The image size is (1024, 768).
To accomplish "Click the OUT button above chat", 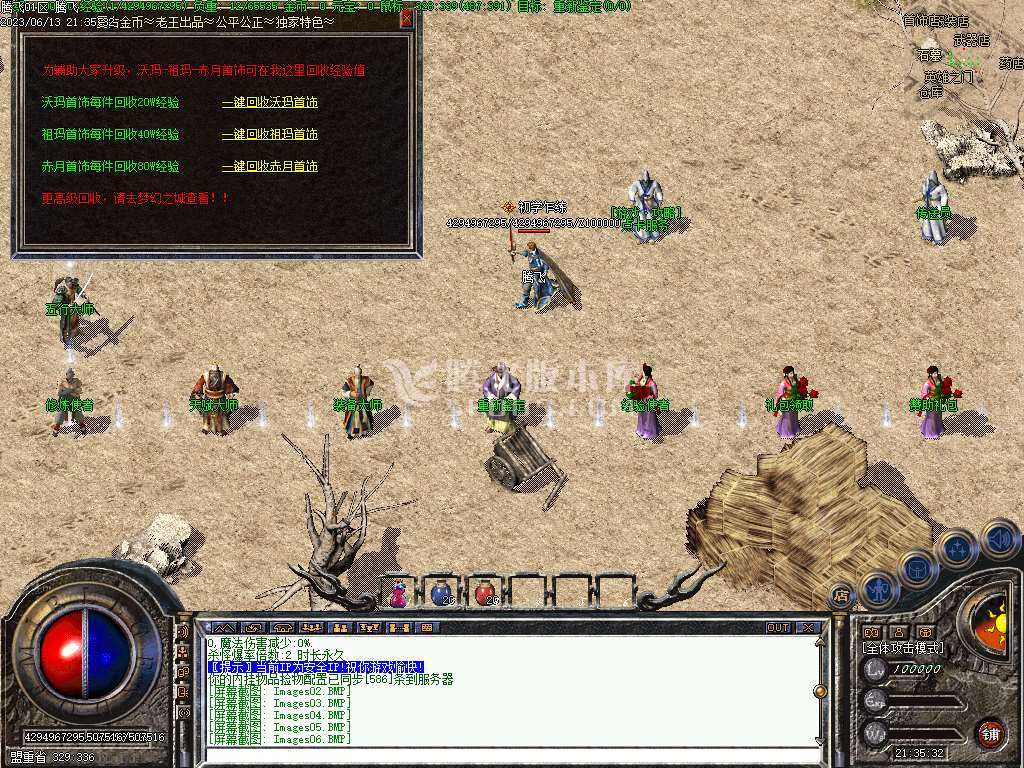I will (x=778, y=628).
